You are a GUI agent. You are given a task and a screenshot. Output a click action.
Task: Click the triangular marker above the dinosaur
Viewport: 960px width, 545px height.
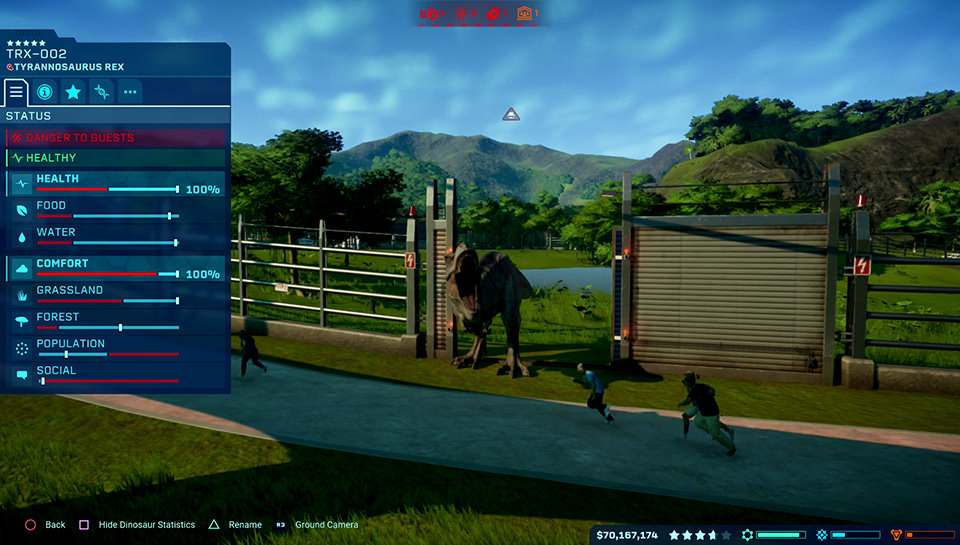[x=511, y=115]
